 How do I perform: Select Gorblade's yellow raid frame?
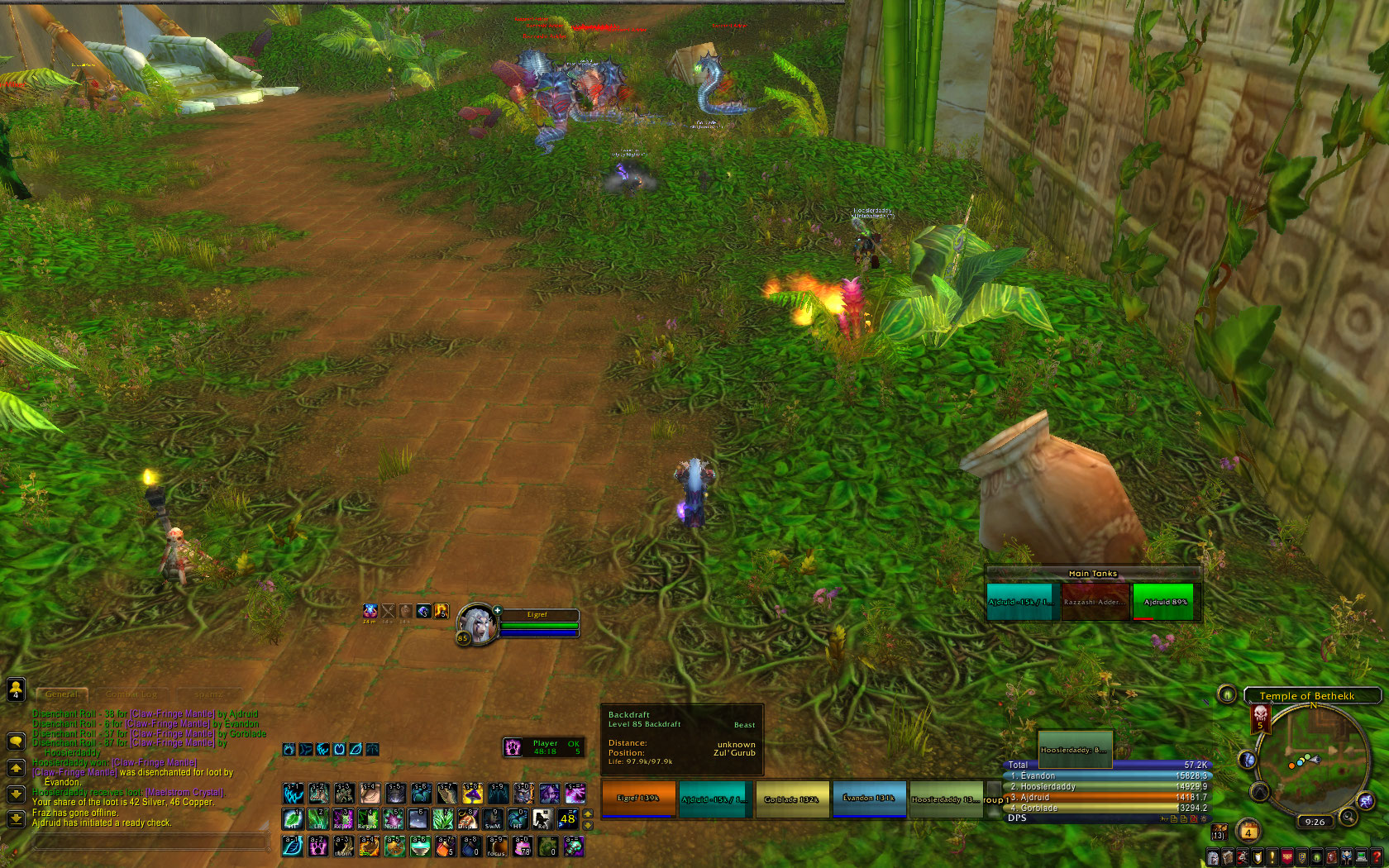791,799
